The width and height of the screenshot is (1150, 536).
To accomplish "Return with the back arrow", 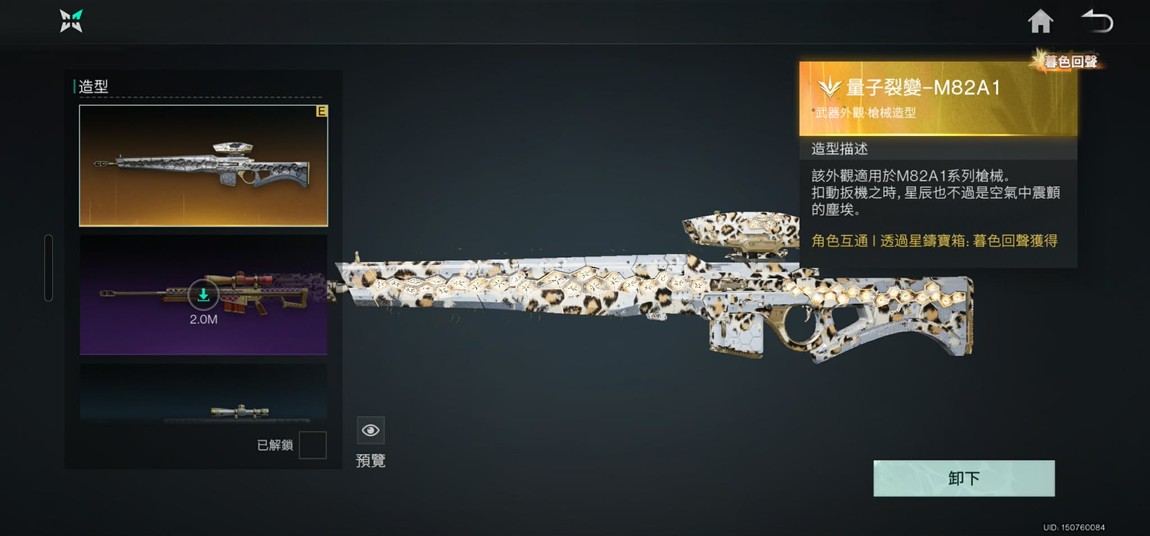I will pos(1097,21).
